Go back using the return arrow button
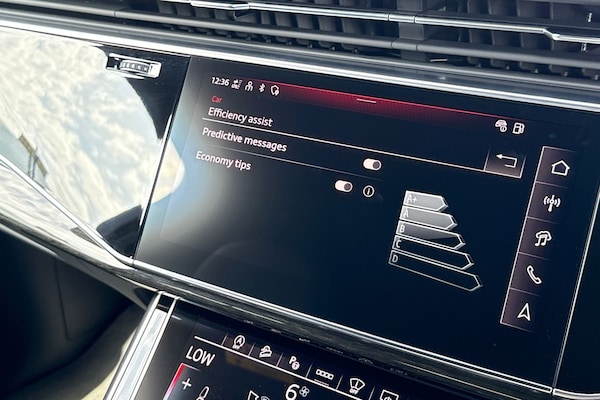This screenshot has width=600, height=400. (505, 162)
